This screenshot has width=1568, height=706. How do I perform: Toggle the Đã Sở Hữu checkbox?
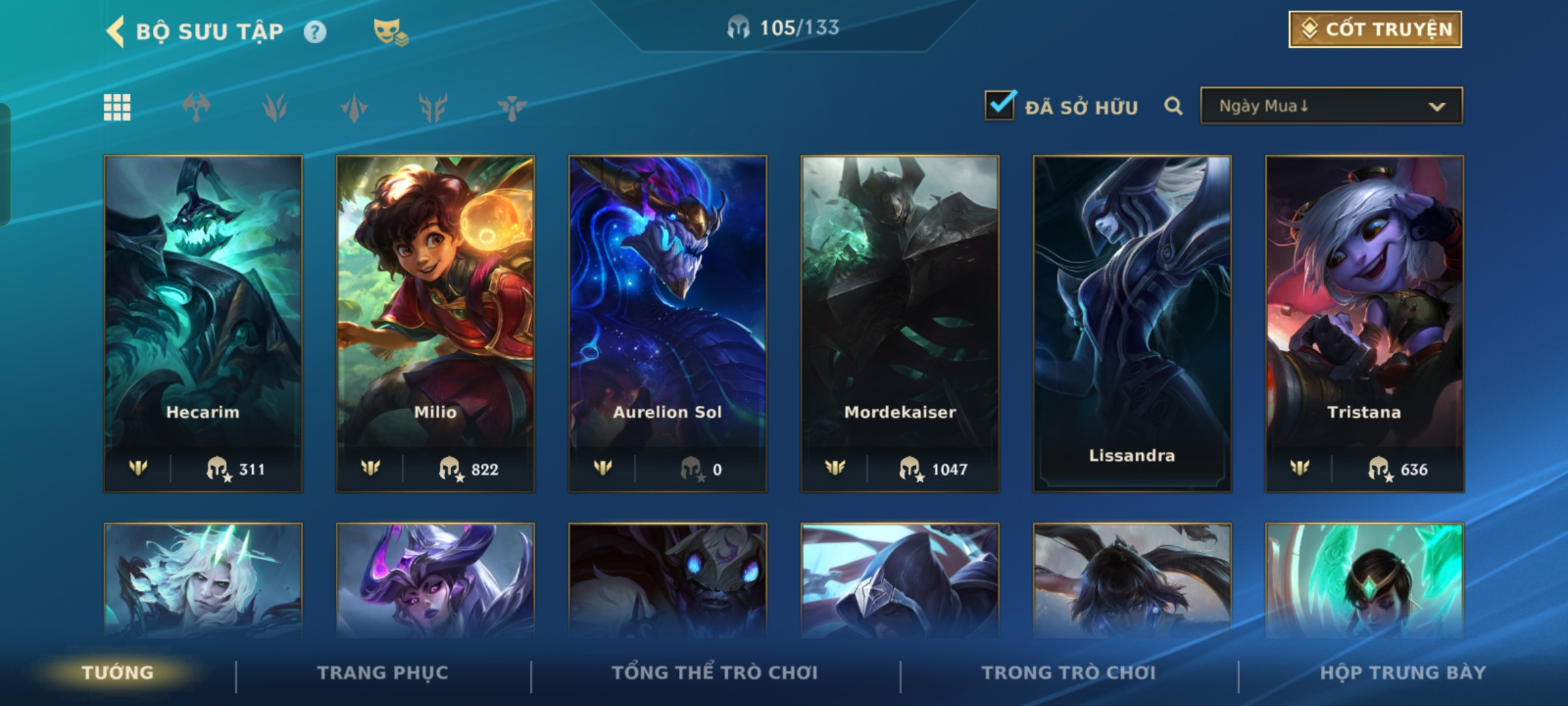point(1000,106)
